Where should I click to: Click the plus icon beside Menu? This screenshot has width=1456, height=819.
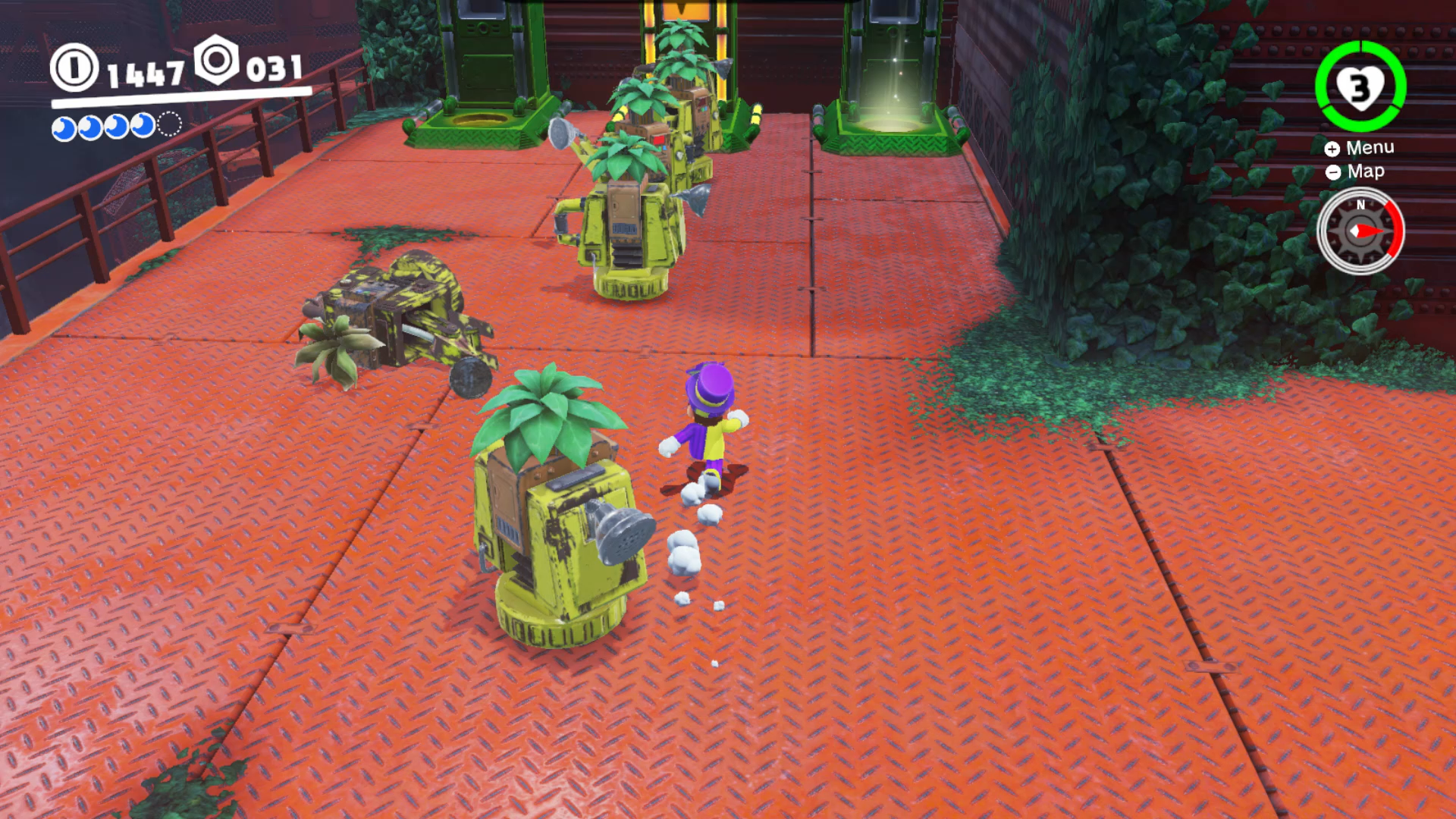1332,149
